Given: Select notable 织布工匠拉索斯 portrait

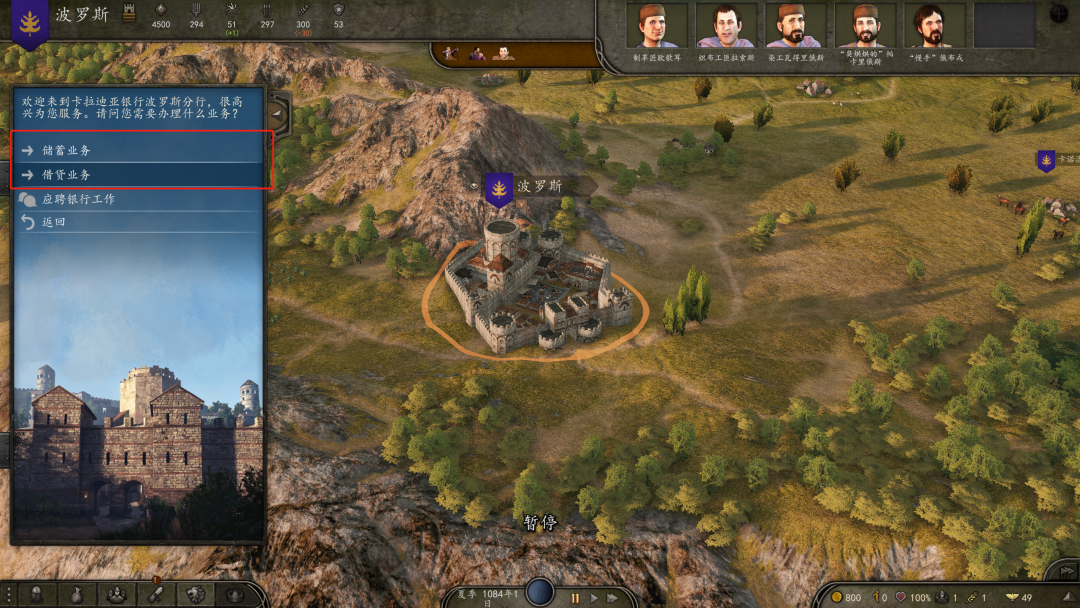Looking at the screenshot, I should point(726,27).
